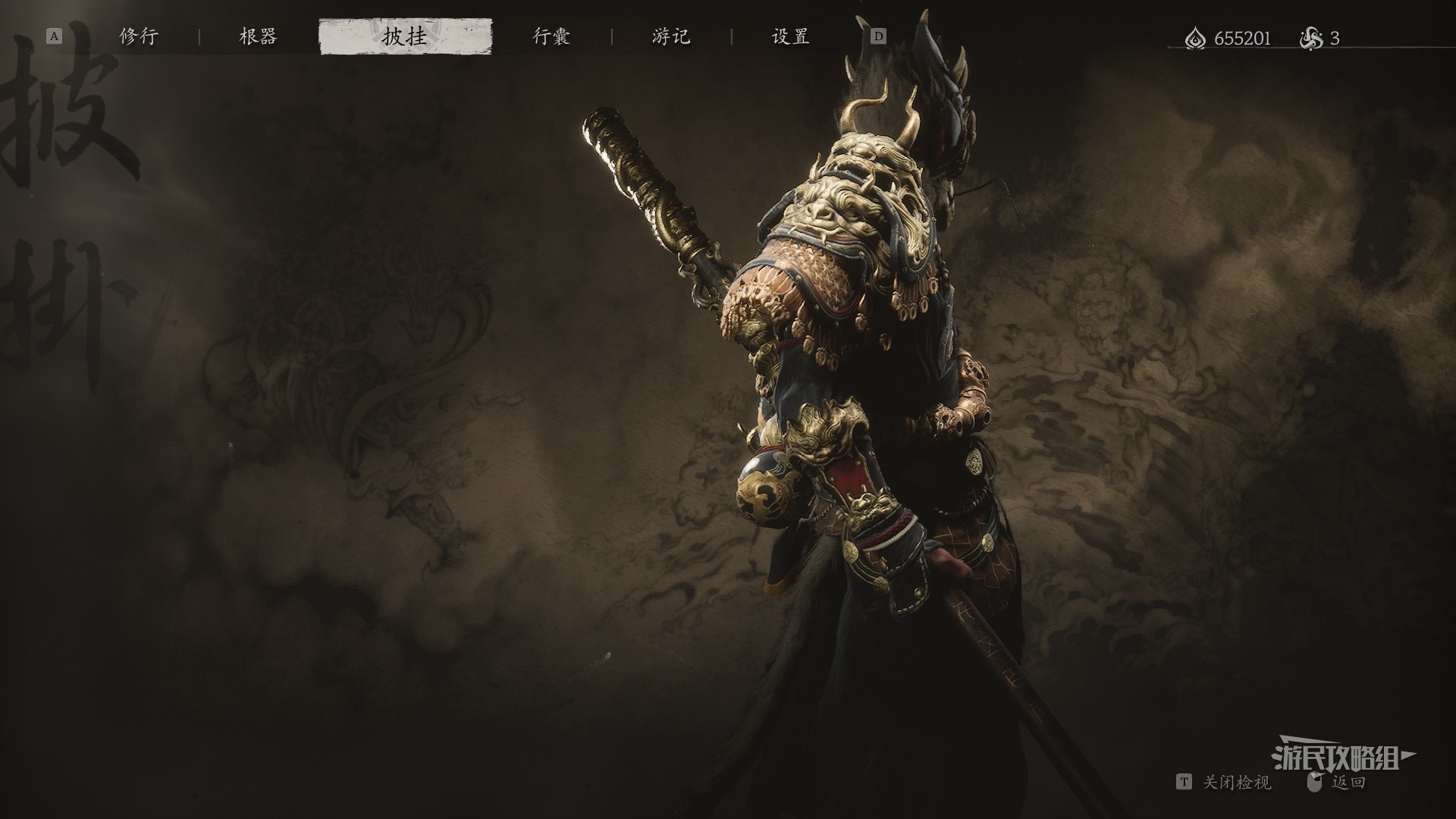
Task: Click 关闭检视 to close inspection
Action: pos(1236,783)
